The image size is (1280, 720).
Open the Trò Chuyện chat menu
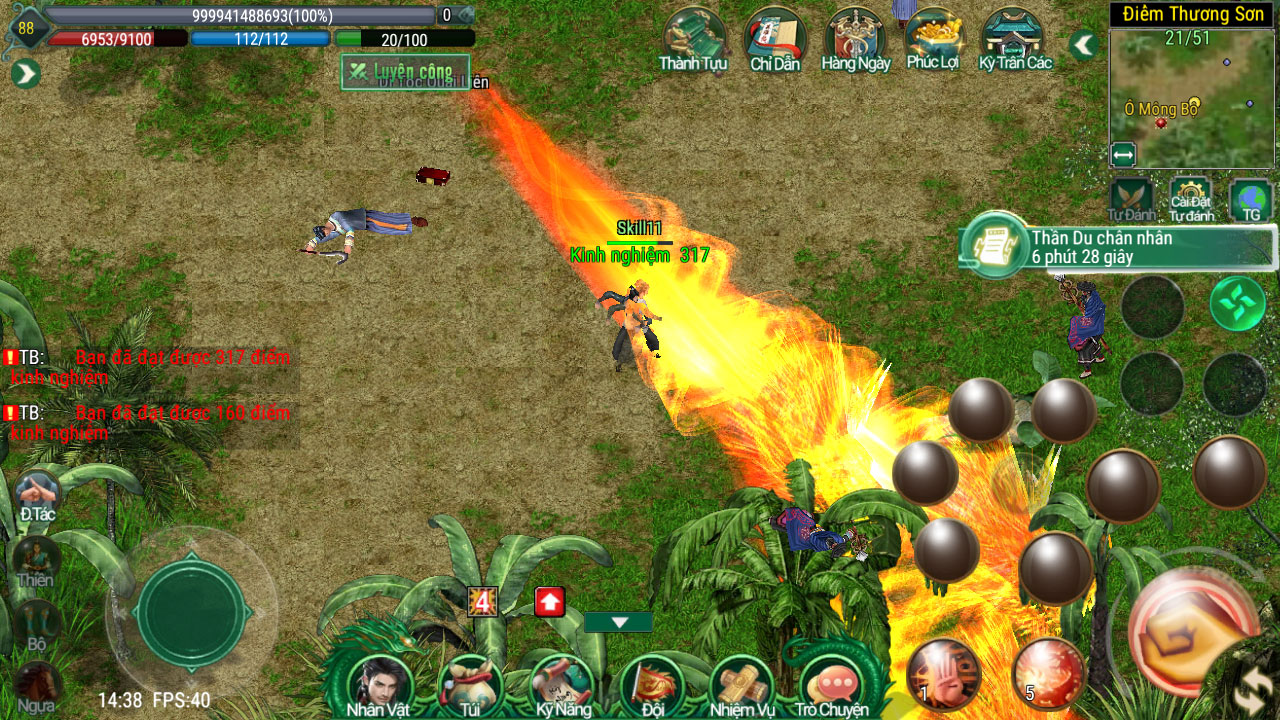[832, 685]
